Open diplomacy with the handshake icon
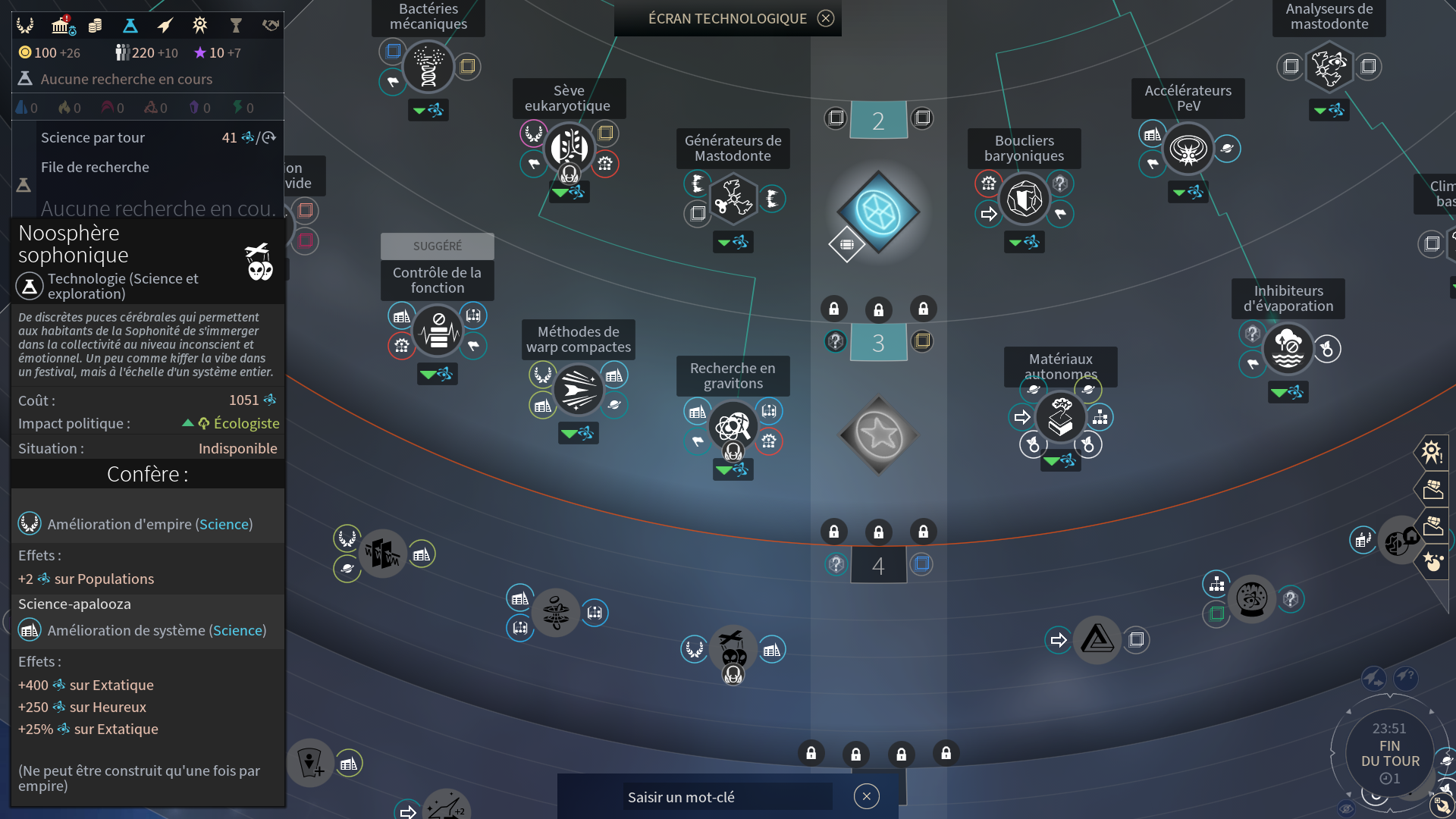The width and height of the screenshot is (1456, 819). pyautogui.click(x=270, y=25)
